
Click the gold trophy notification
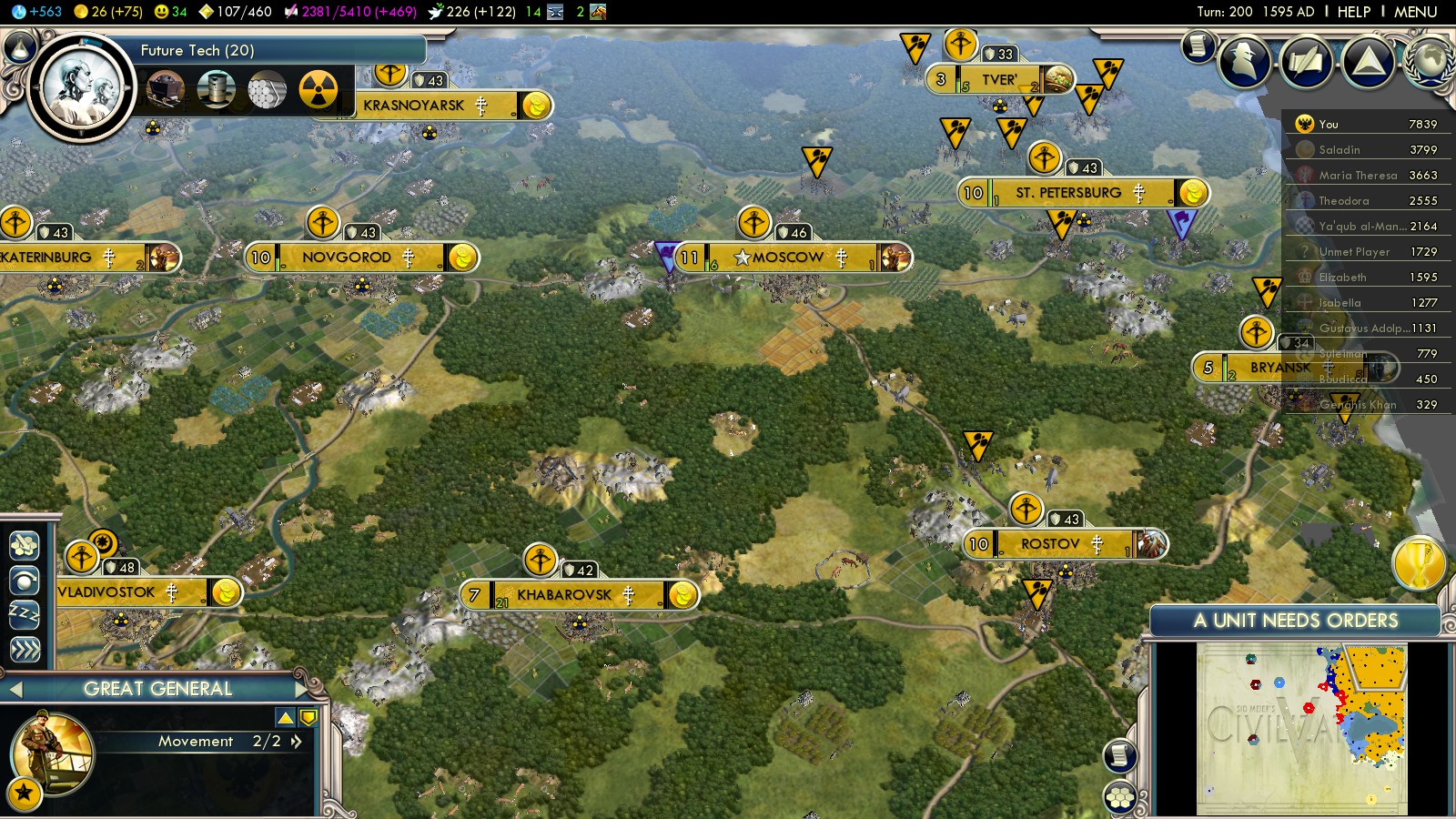[1420, 562]
